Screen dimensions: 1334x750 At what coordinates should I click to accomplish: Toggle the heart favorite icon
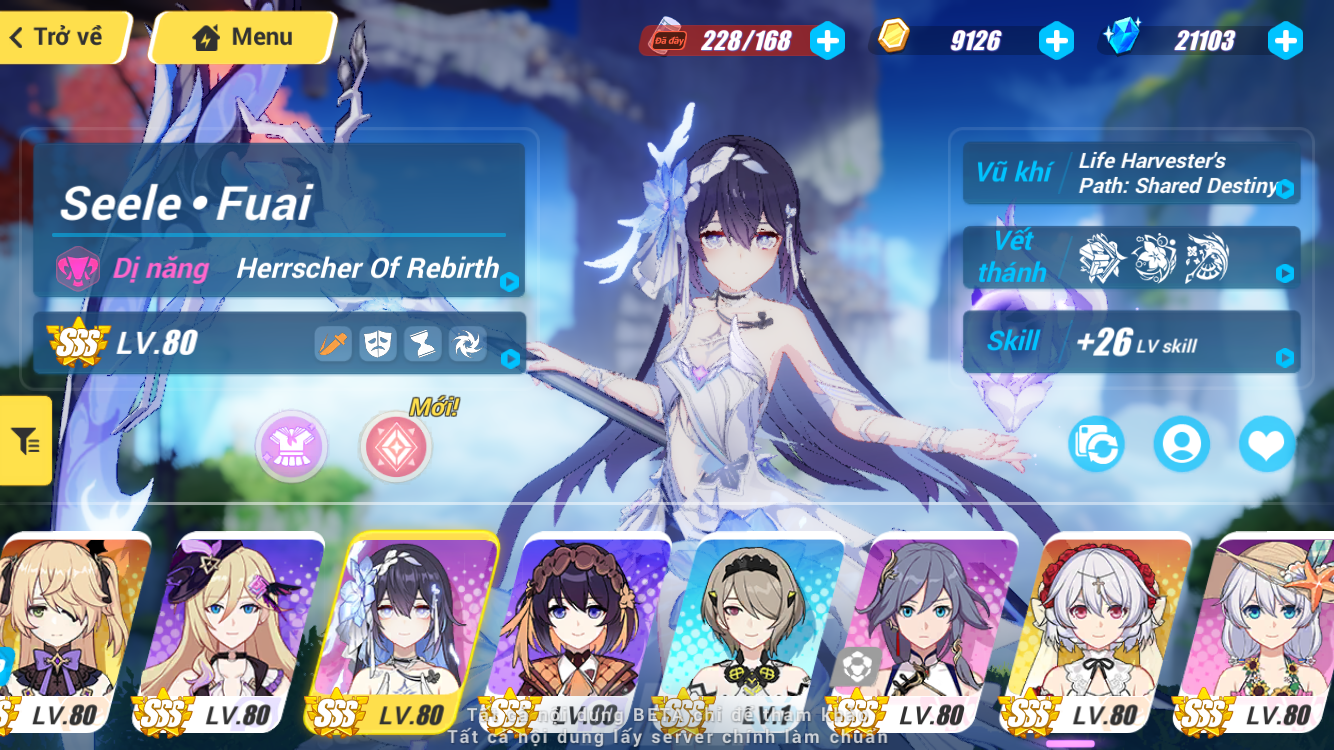click(x=1267, y=446)
